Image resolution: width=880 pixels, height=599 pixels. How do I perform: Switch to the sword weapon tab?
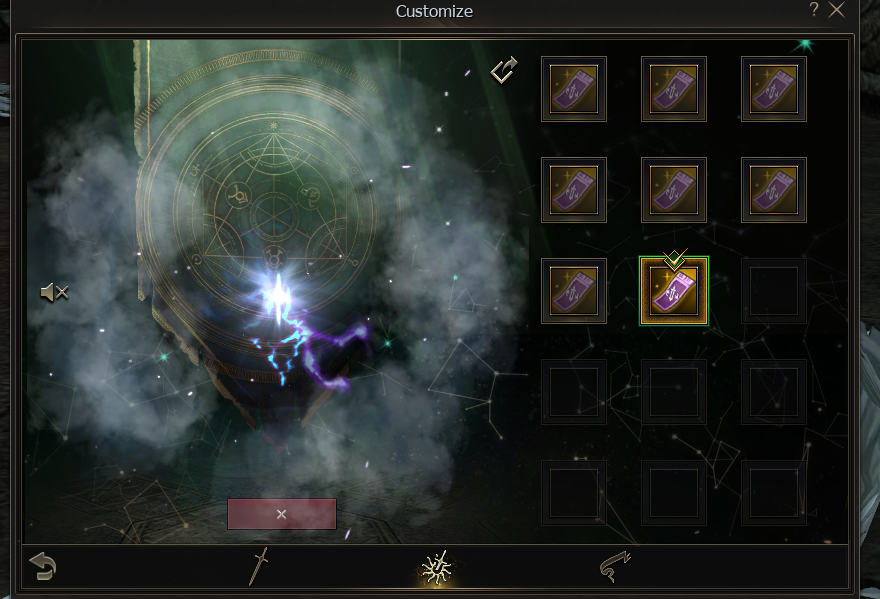[259, 567]
